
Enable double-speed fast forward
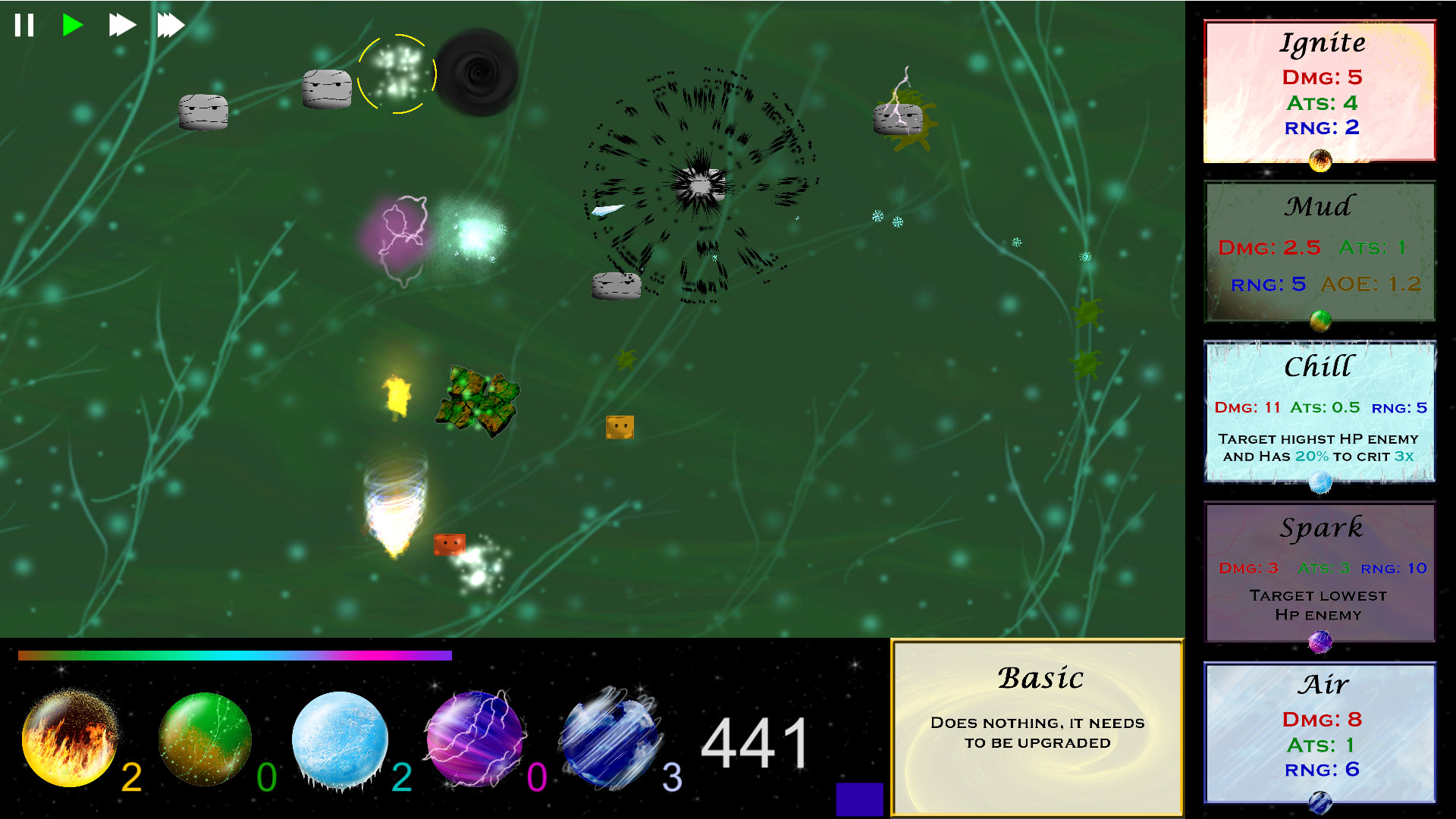tap(121, 24)
